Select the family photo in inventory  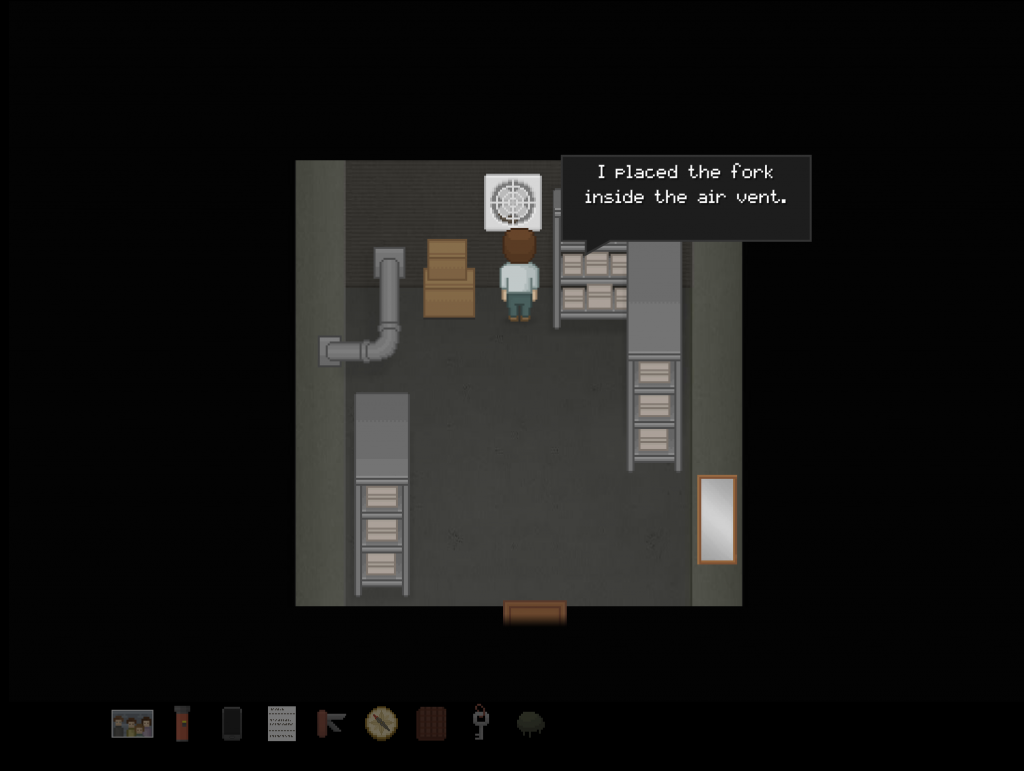132,723
